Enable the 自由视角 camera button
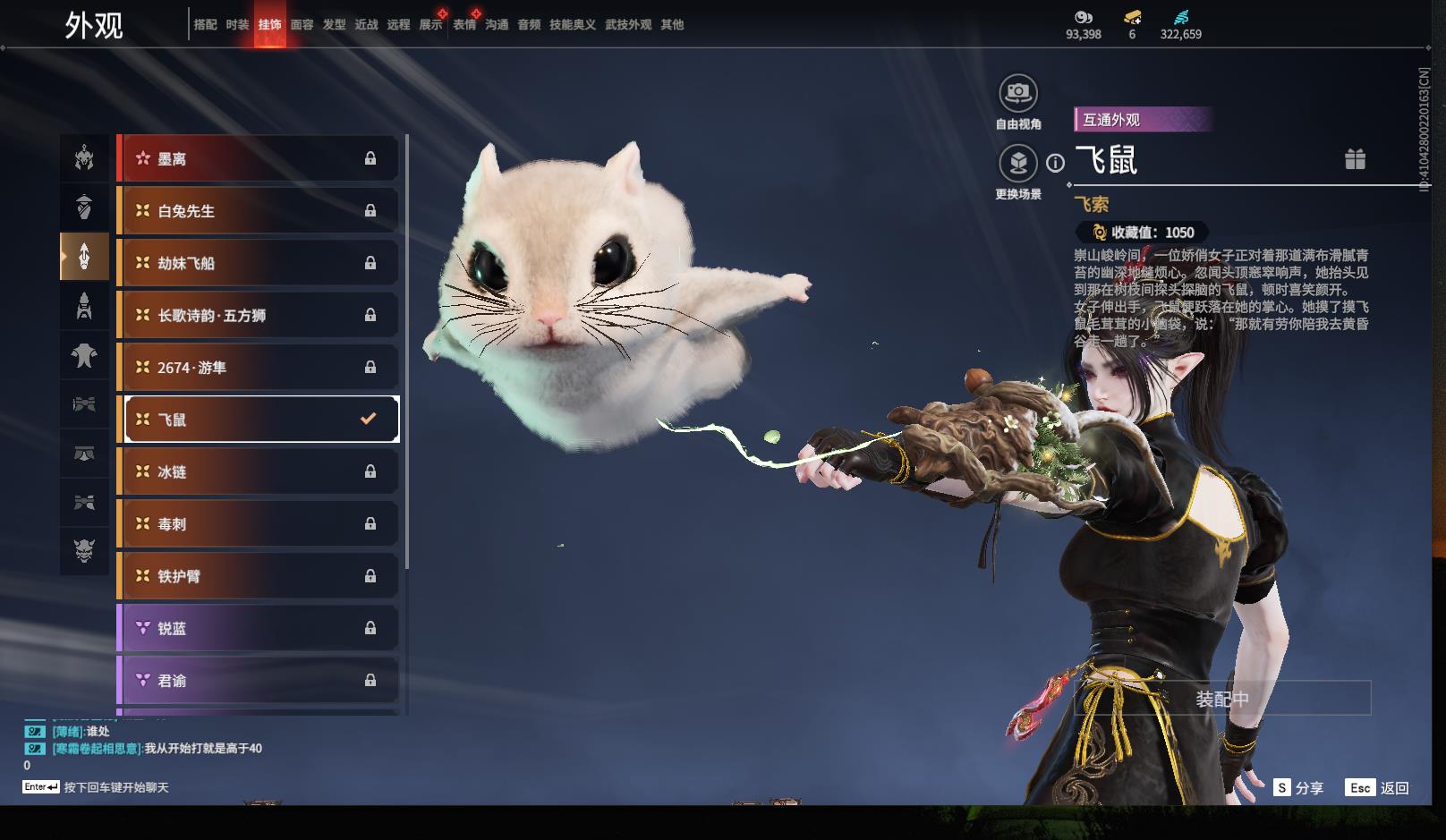This screenshot has width=1446, height=840. [x=1017, y=93]
